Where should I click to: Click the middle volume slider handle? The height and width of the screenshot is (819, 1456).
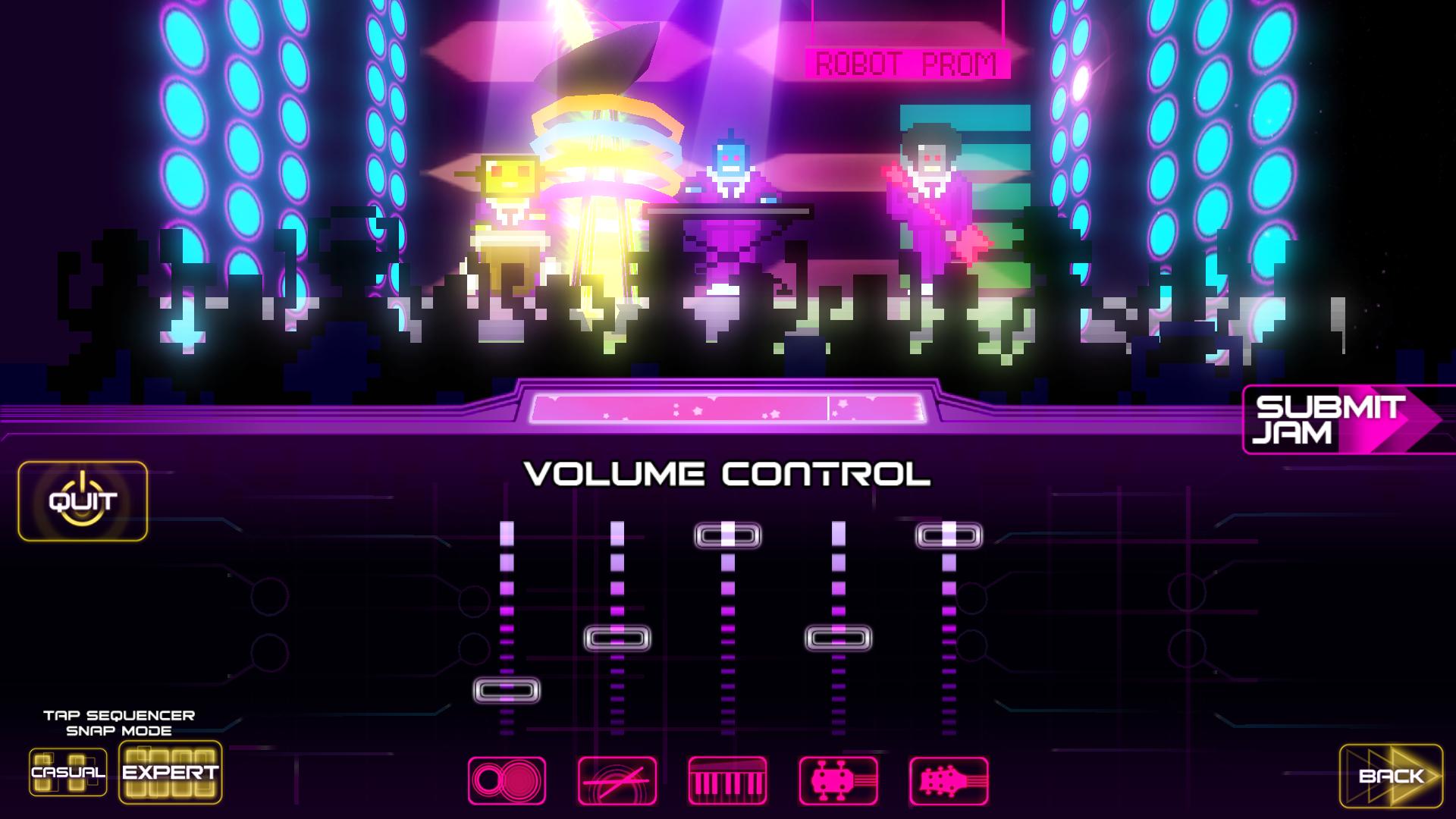(729, 535)
